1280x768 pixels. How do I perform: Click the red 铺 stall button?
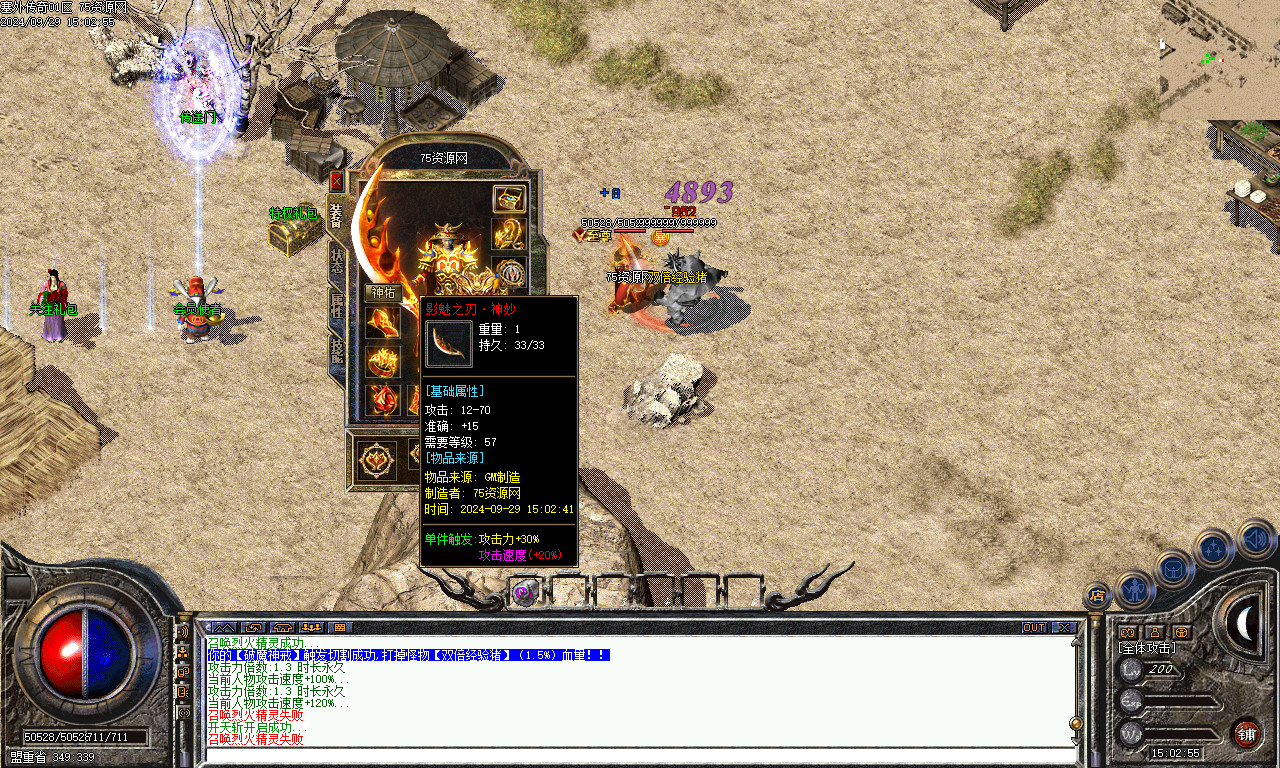click(x=1246, y=734)
